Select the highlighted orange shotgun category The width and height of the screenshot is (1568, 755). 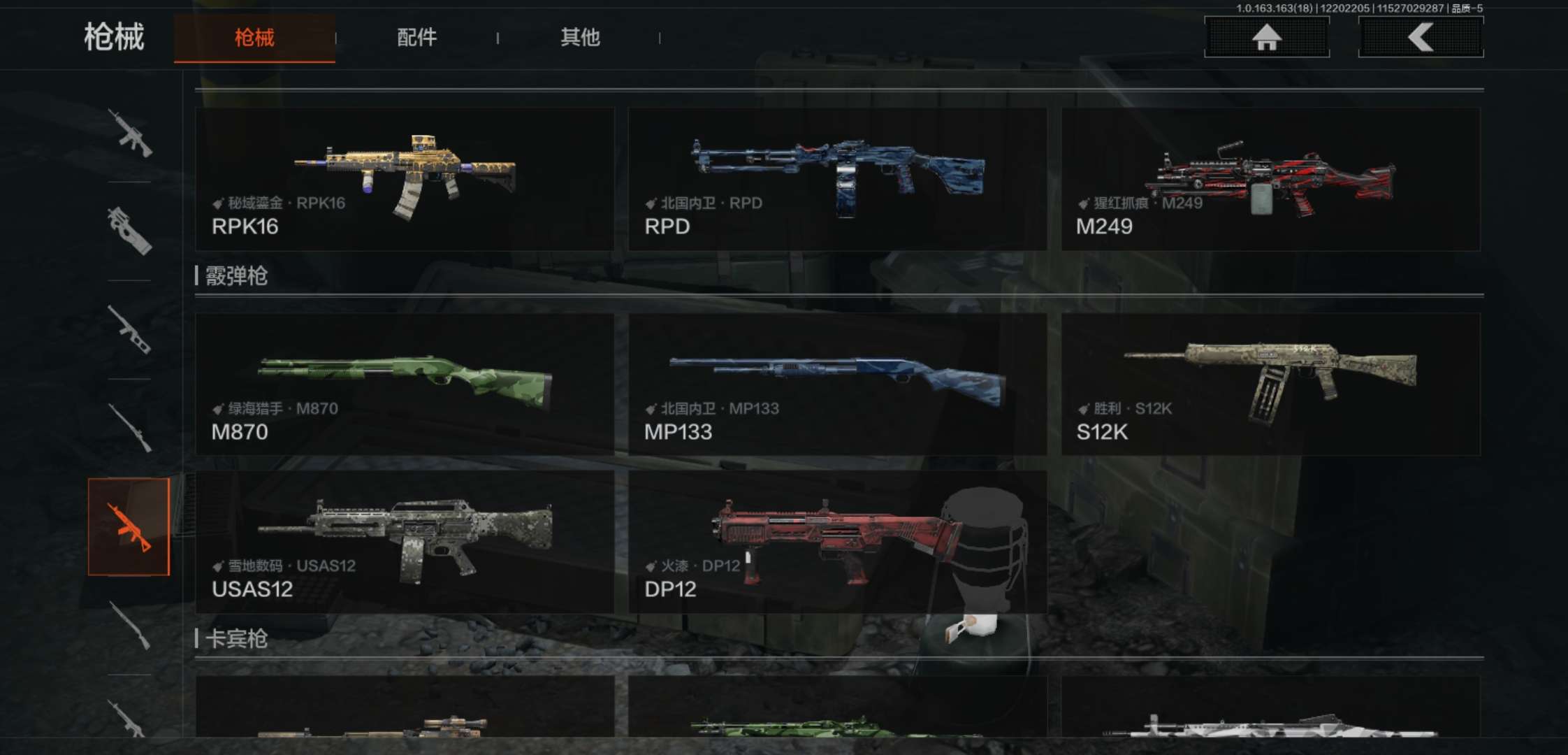point(129,526)
